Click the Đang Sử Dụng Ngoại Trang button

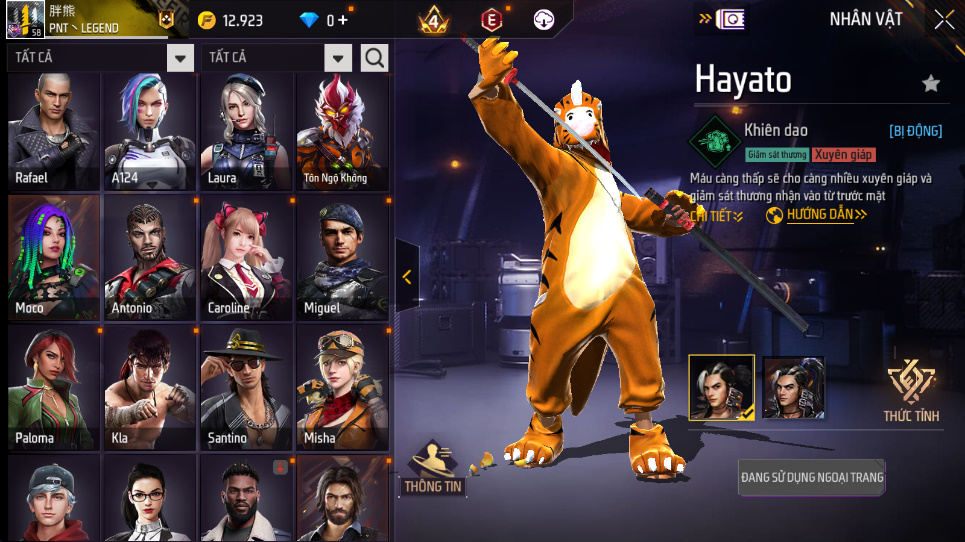[x=812, y=477]
